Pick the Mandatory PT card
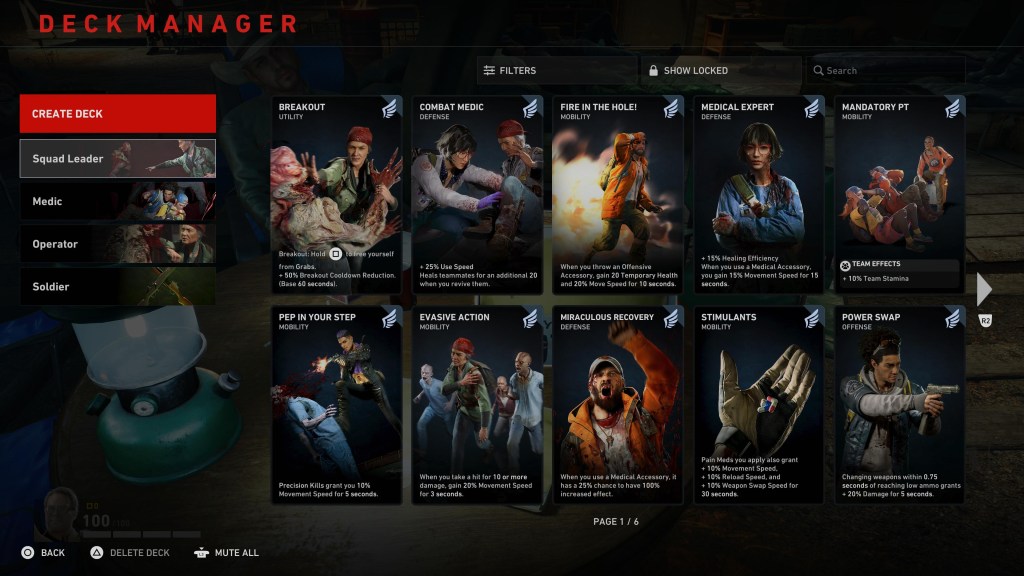 click(900, 195)
